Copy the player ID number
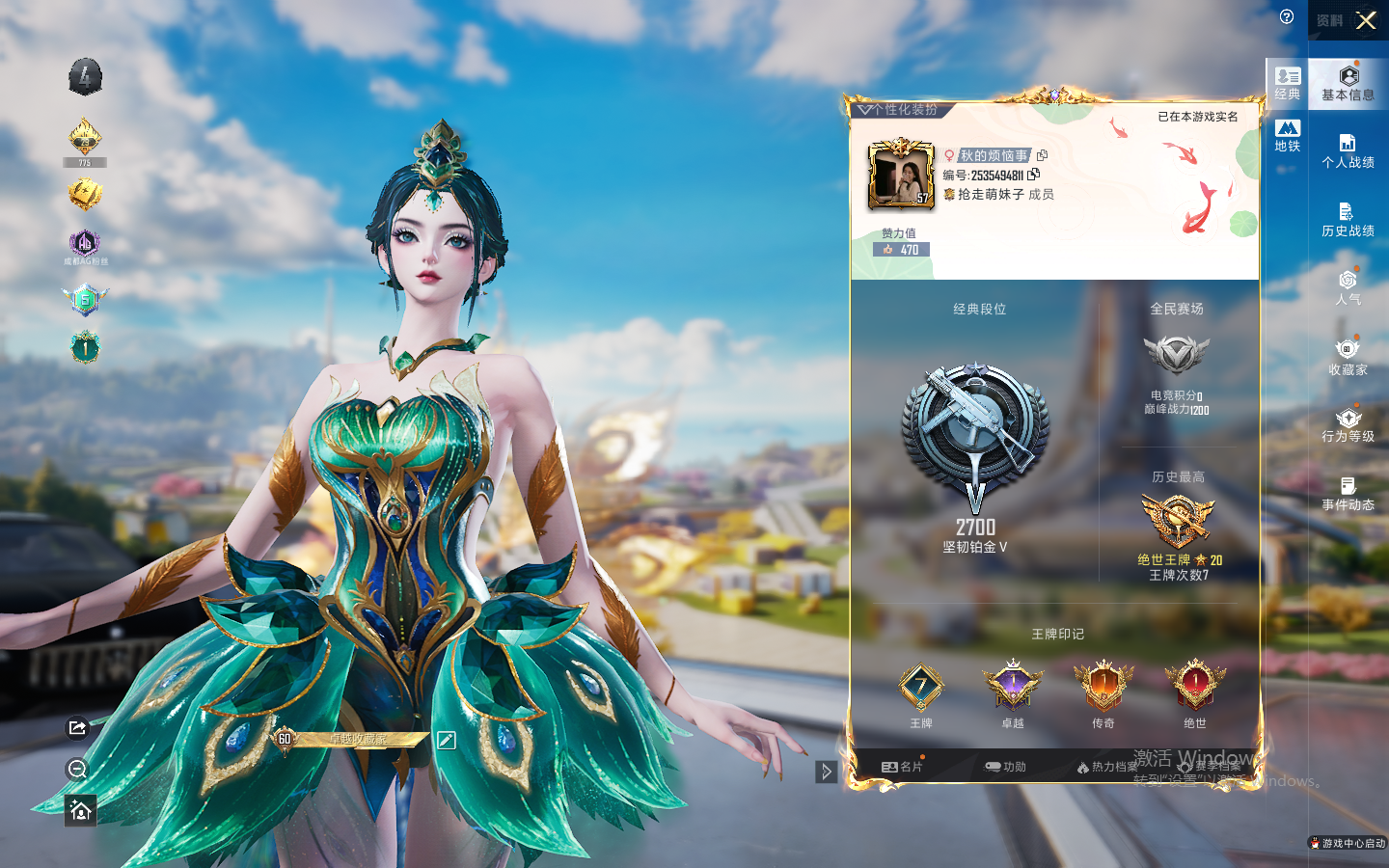This screenshot has height=868, width=1389. click(1034, 175)
